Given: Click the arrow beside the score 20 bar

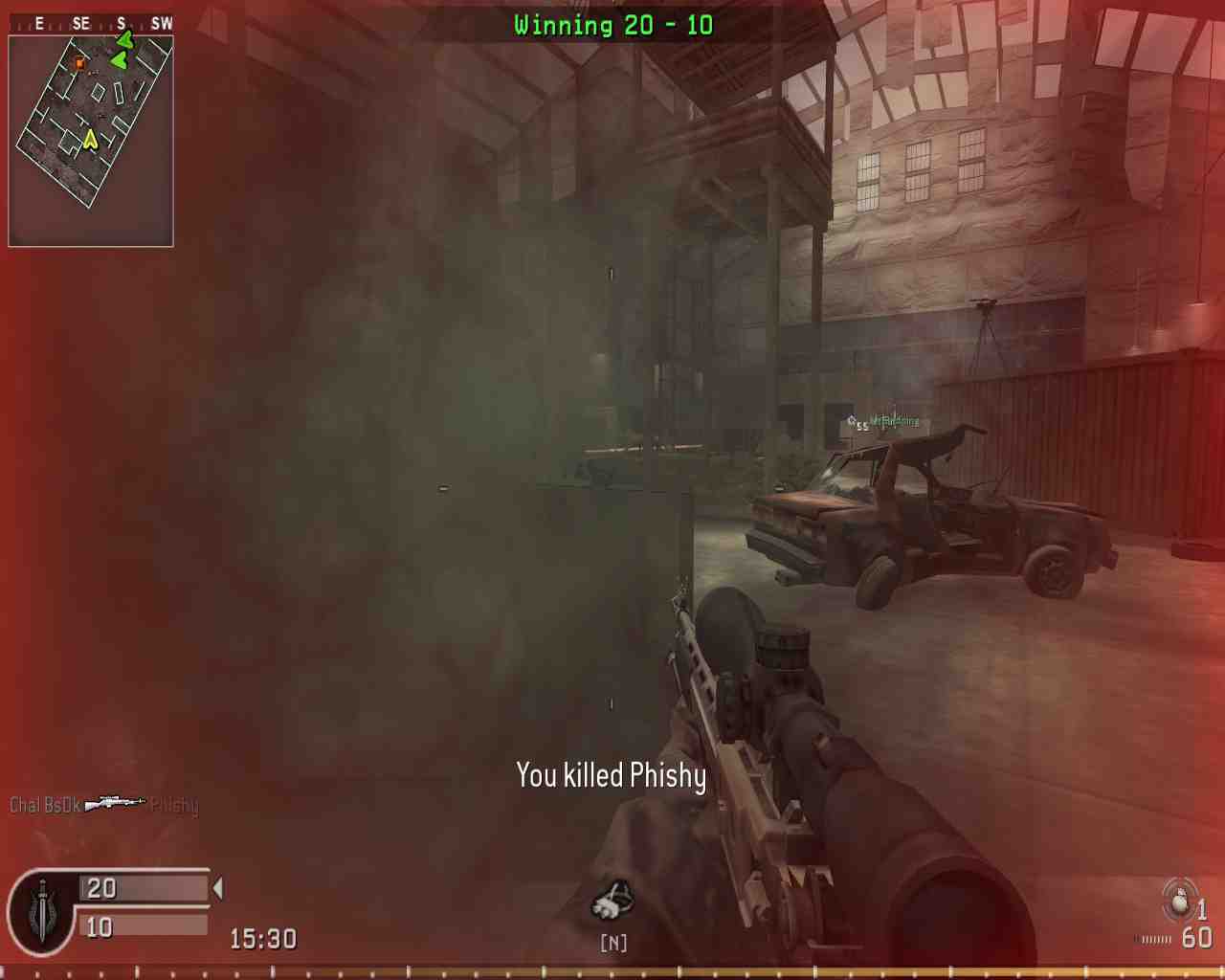Looking at the screenshot, I should (216, 889).
